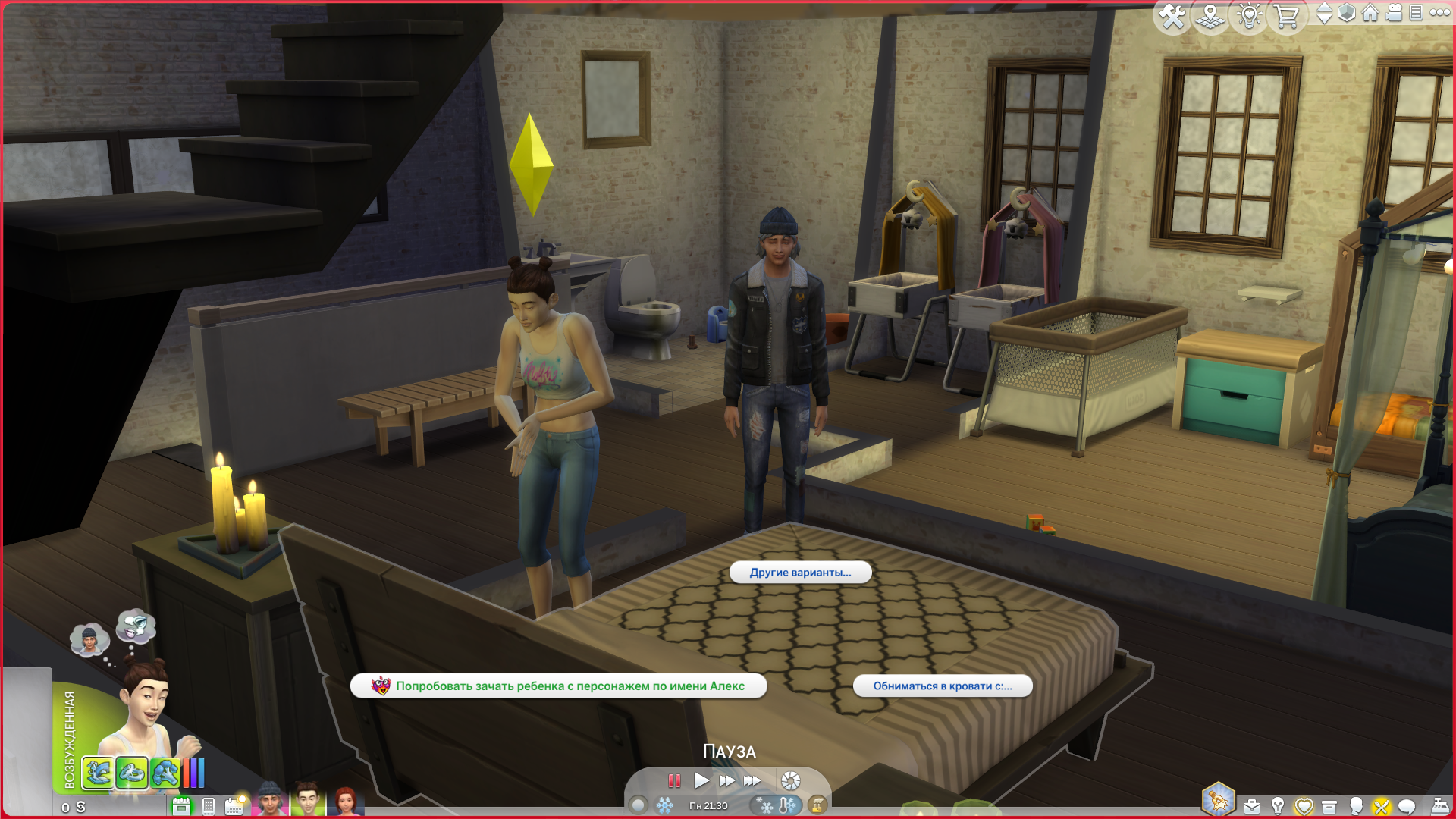Viewport: 1456px width, 819px height.
Task: Open the three-dots game options menu
Action: coord(1439,13)
